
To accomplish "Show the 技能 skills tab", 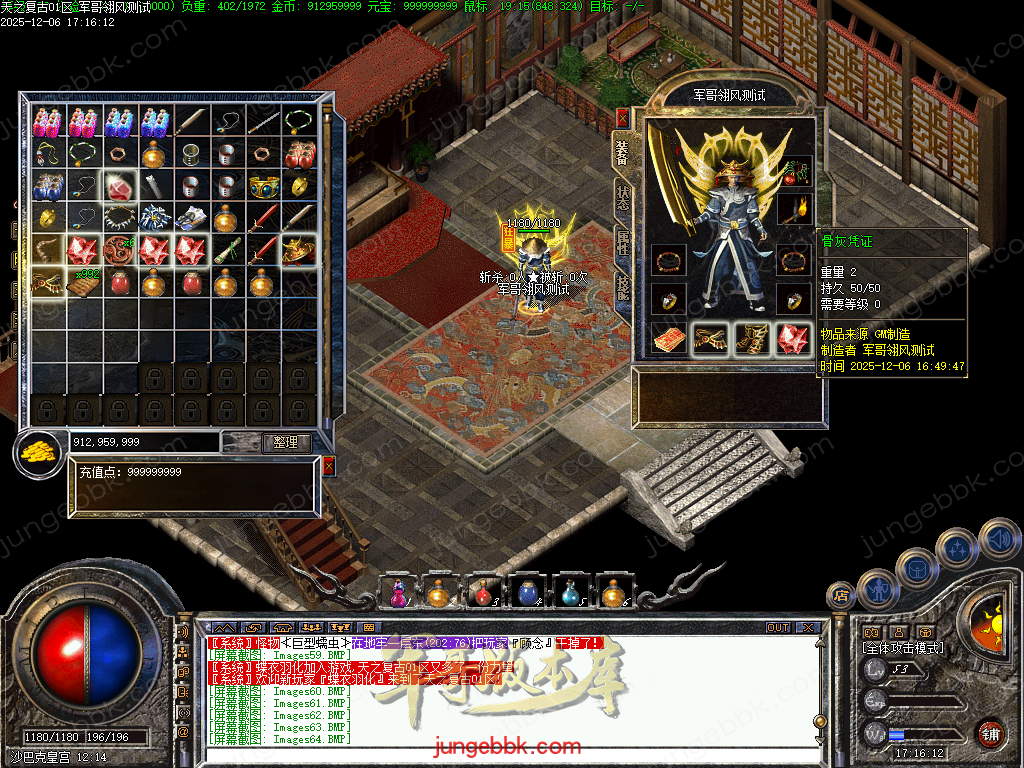I will tap(622, 288).
